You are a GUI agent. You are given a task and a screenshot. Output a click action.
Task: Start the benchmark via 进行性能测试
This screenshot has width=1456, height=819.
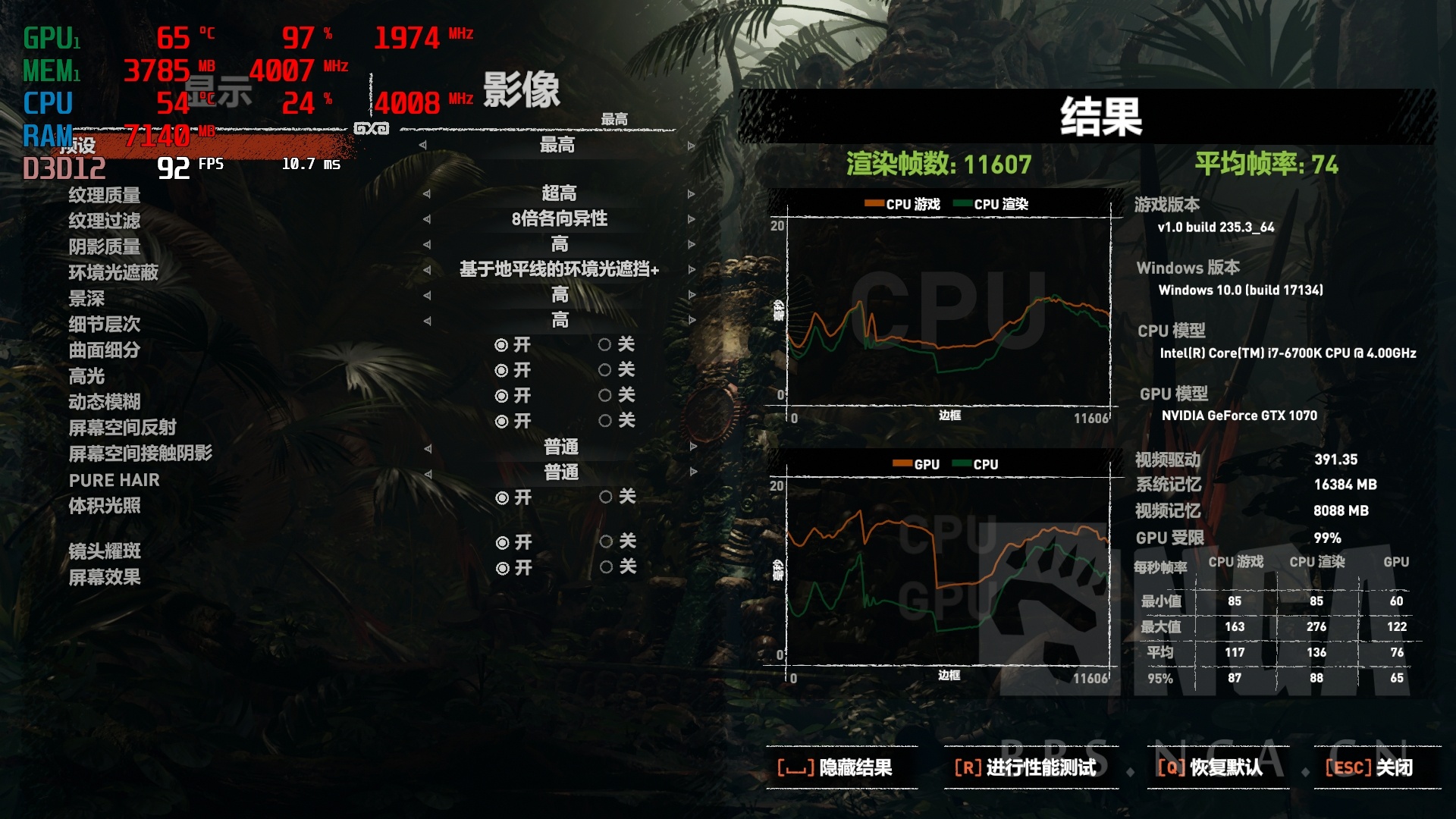[1028, 767]
